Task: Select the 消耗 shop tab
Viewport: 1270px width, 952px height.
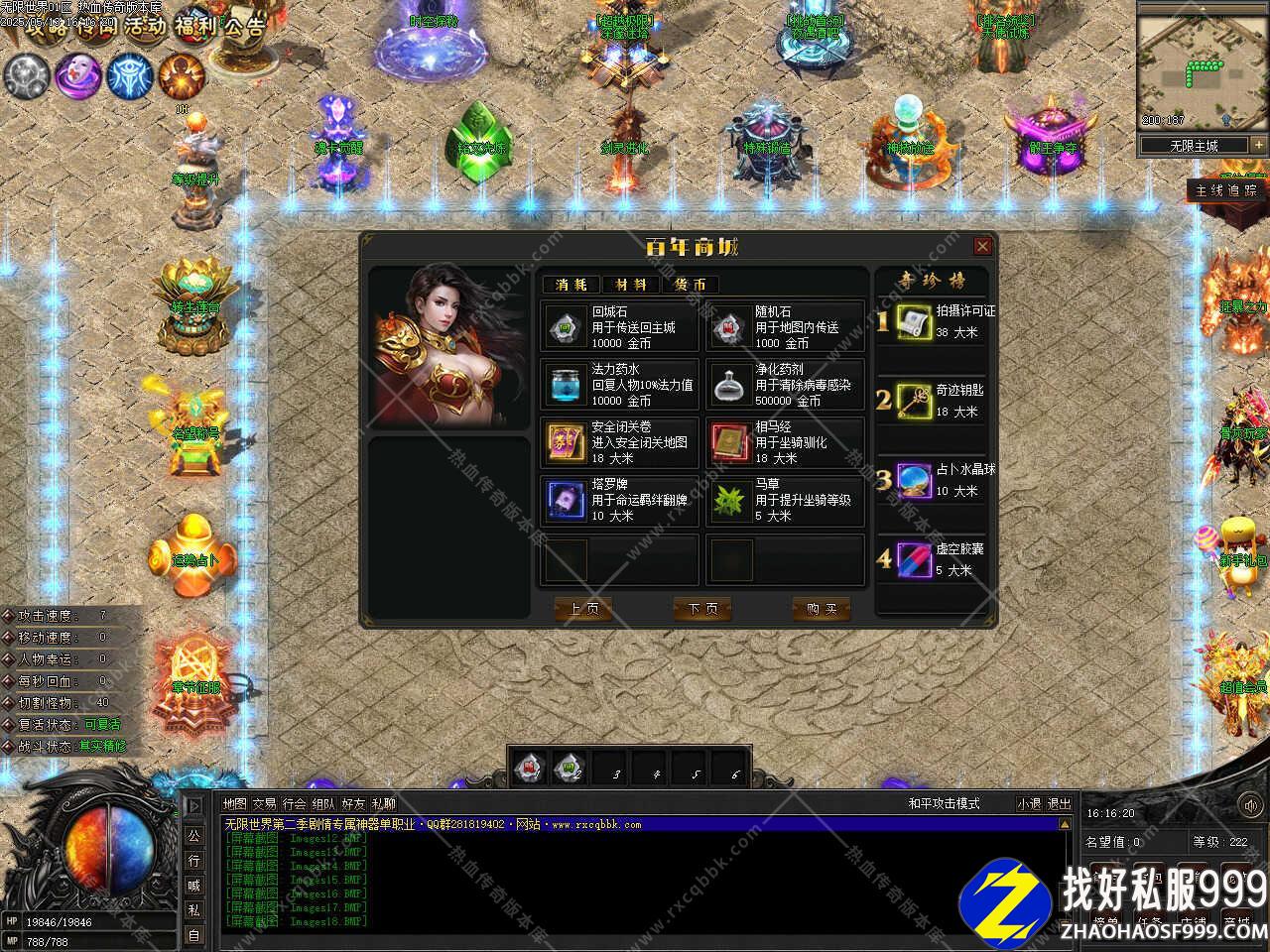Action: [x=571, y=285]
